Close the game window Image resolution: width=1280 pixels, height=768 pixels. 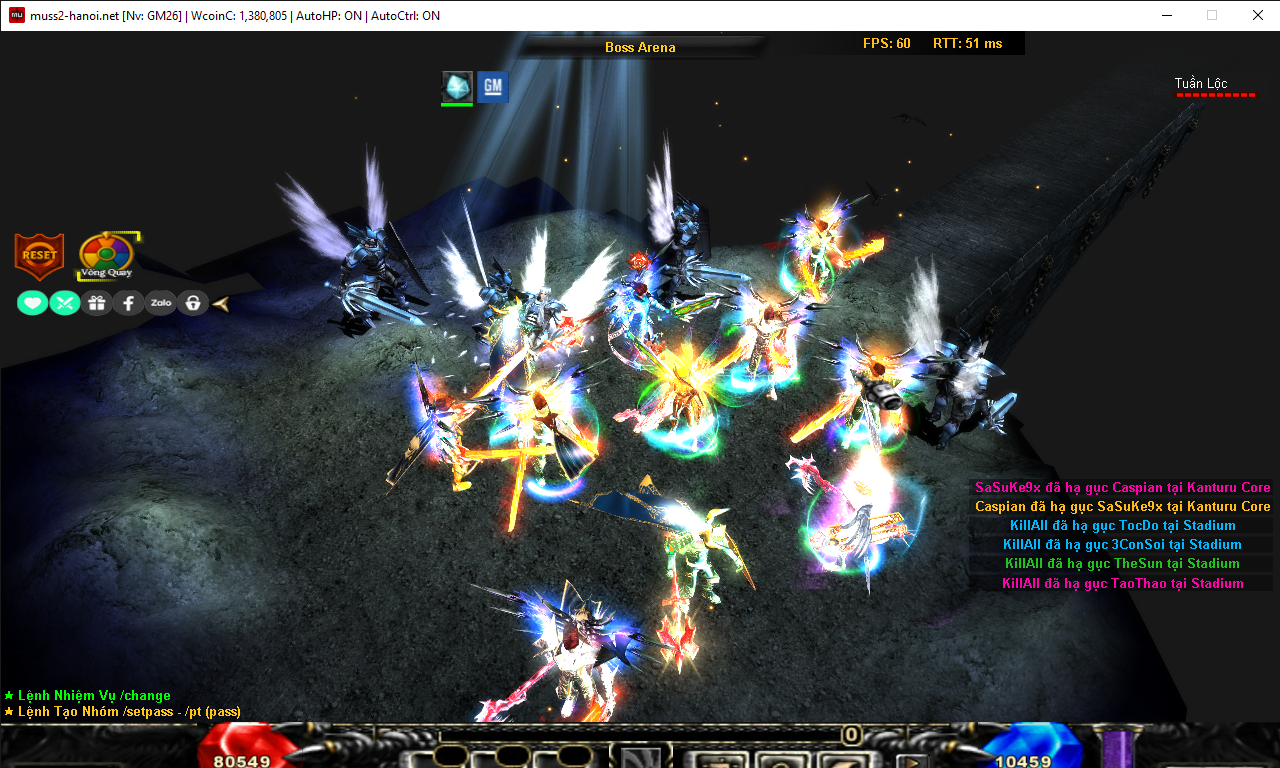(x=1257, y=15)
